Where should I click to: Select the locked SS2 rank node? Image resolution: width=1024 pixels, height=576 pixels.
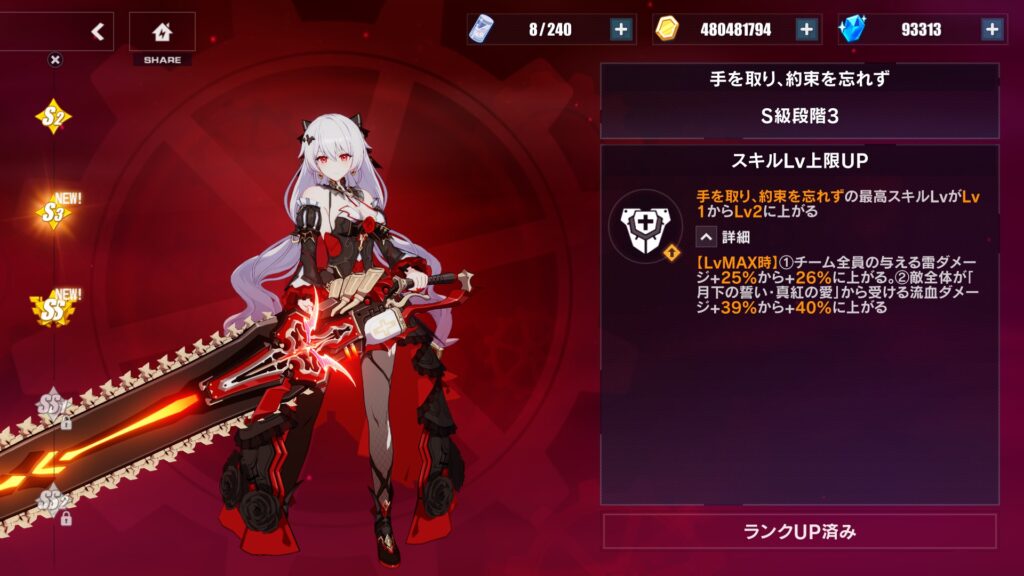54,502
